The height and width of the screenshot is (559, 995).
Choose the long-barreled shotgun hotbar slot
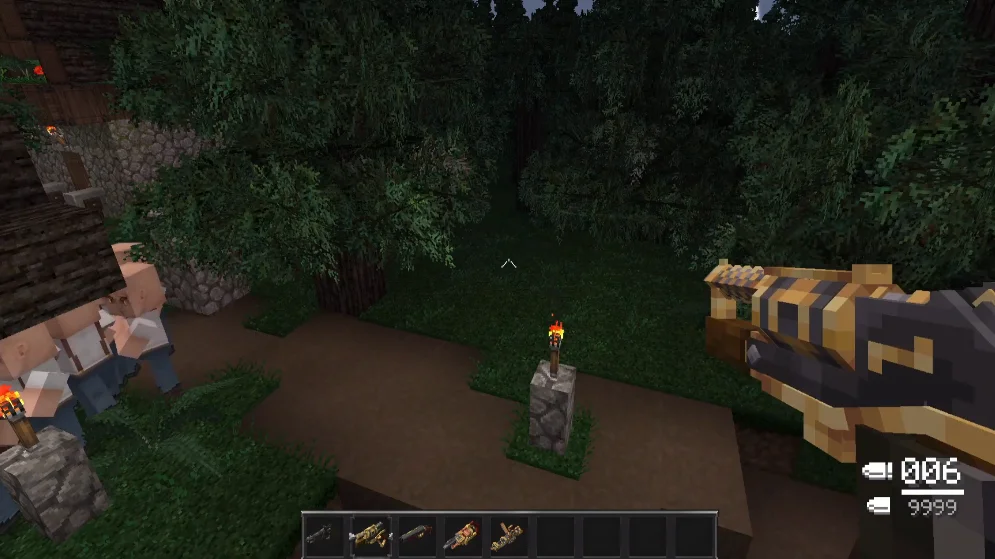416,533
